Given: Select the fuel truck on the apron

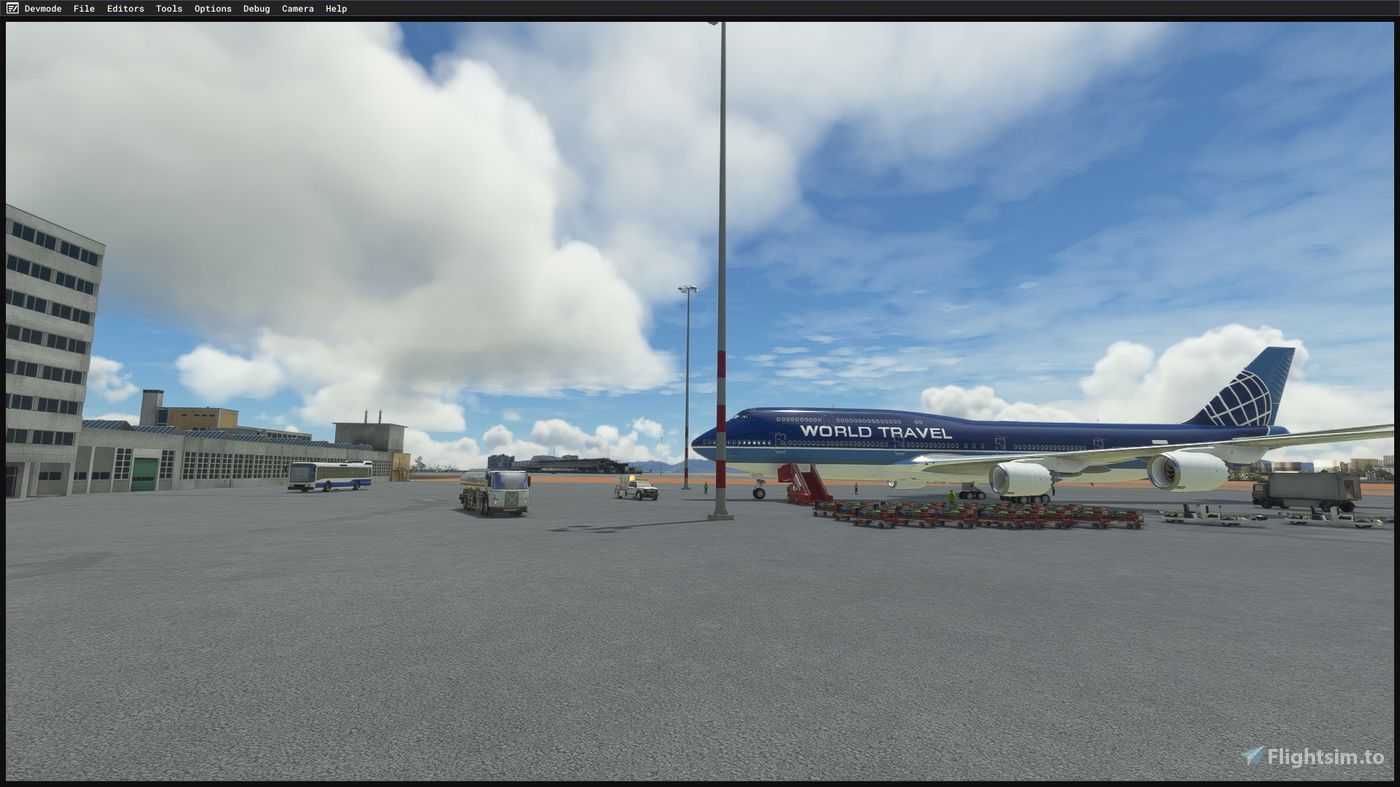Looking at the screenshot, I should click(495, 490).
